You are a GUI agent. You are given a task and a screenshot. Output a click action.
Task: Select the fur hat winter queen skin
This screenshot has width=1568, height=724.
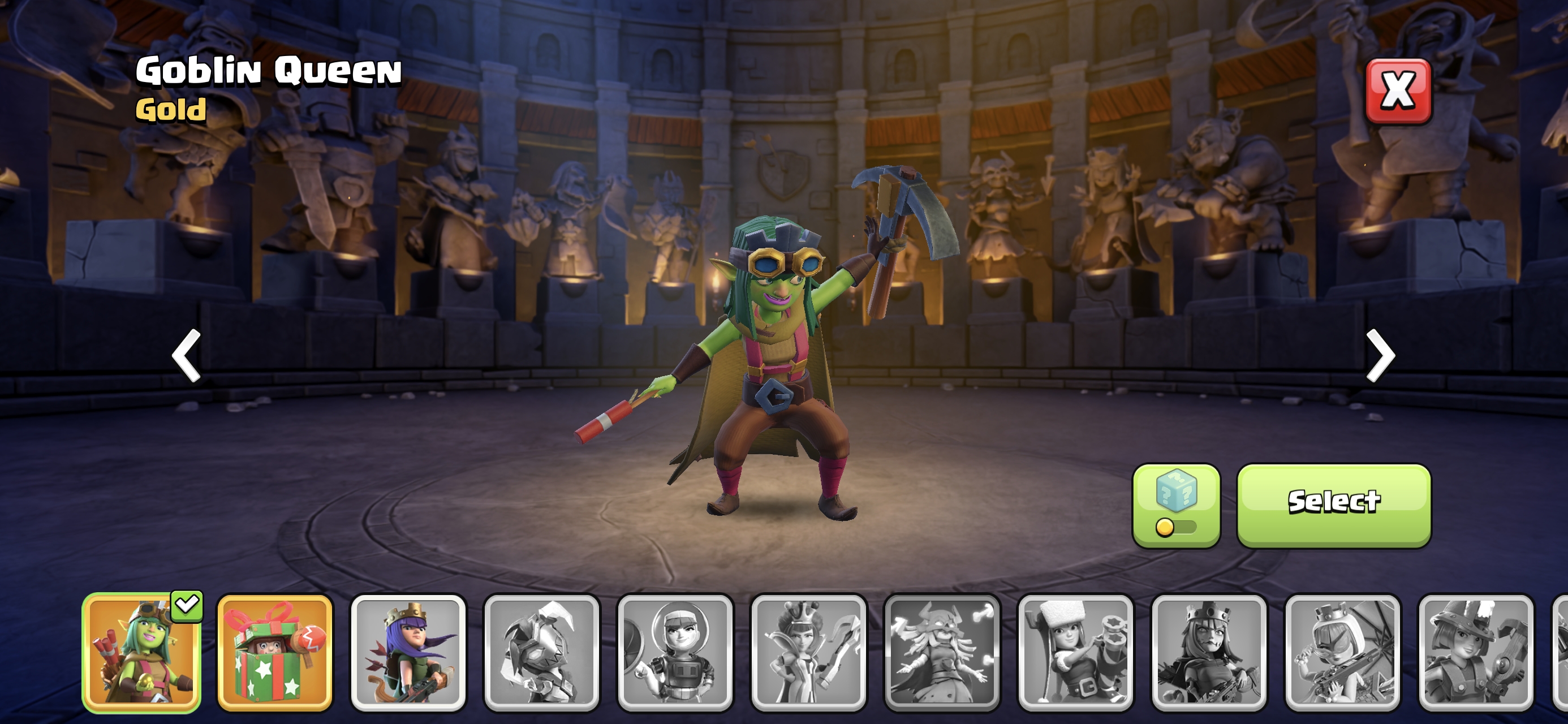1075,652
